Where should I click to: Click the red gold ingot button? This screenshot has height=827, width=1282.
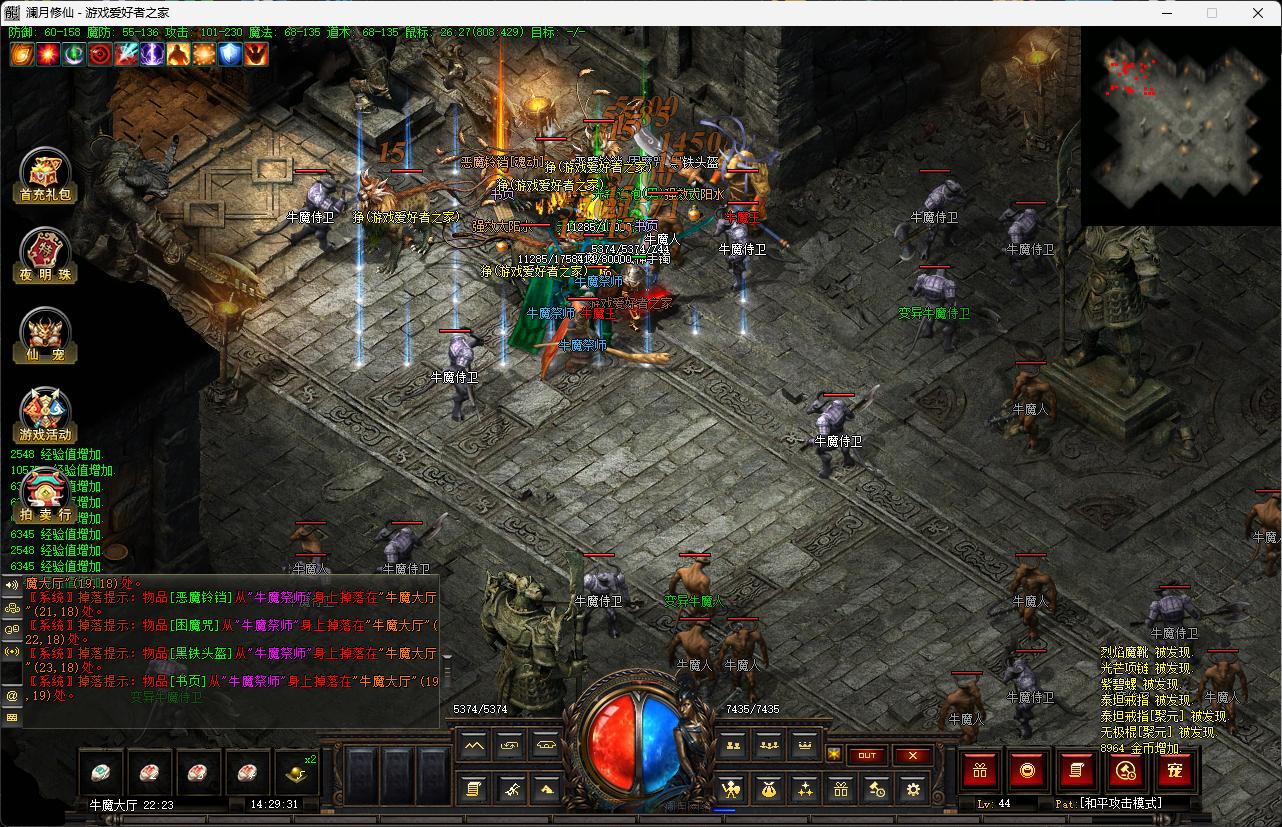(x=1028, y=770)
